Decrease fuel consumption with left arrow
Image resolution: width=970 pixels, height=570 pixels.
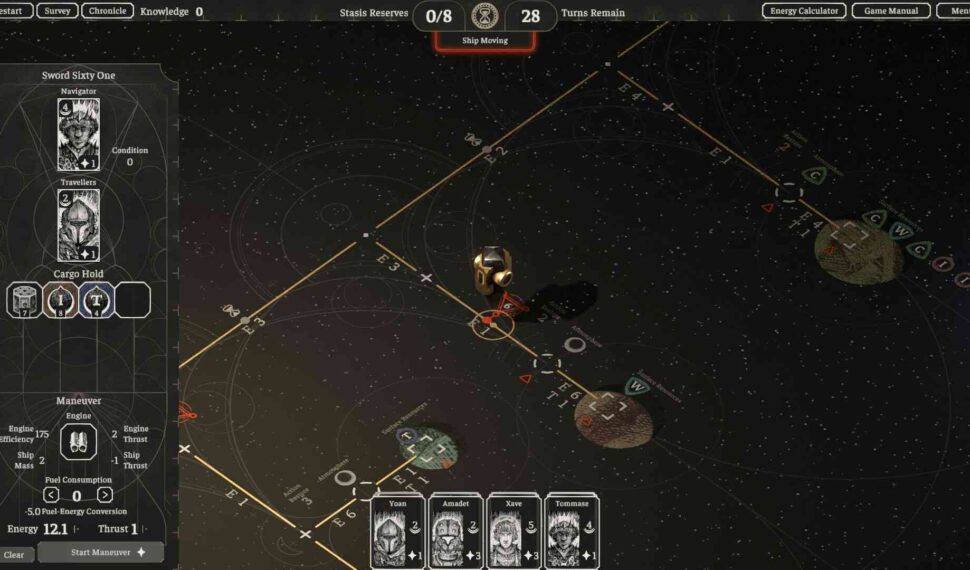tap(51, 495)
